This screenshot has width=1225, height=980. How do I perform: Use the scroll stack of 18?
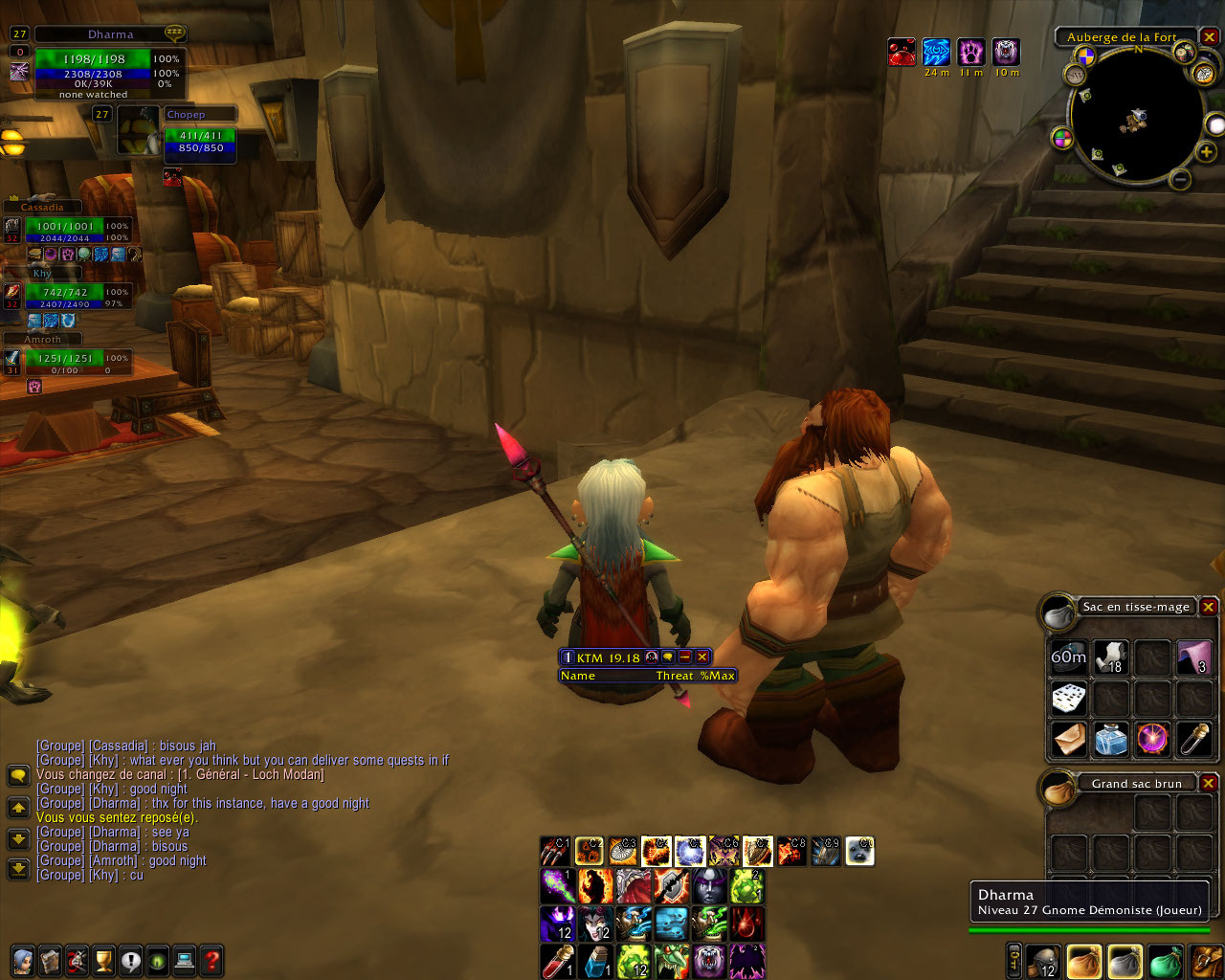click(1110, 657)
